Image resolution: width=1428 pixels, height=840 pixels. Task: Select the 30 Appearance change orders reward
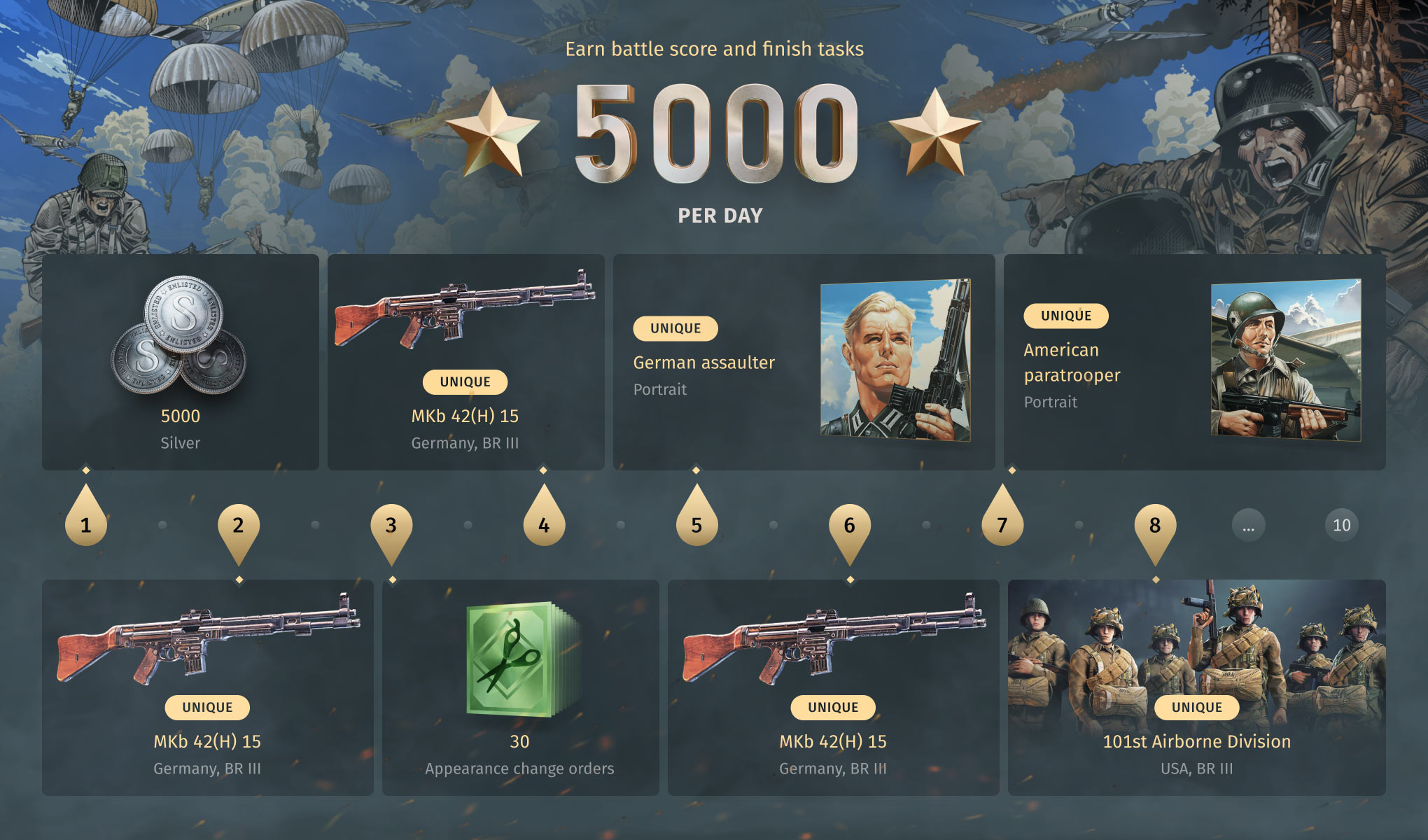tap(520, 687)
